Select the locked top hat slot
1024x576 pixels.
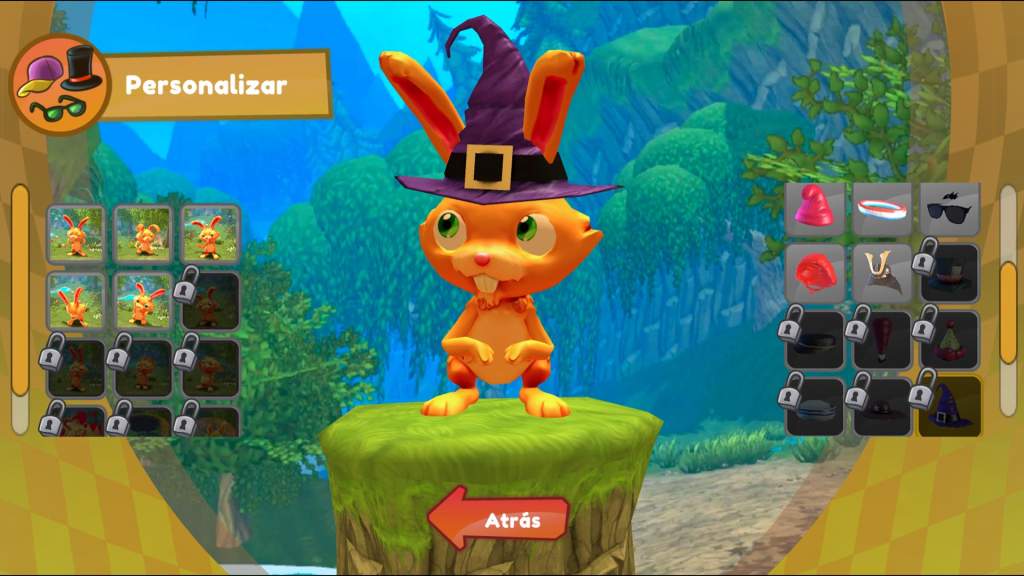948,272
